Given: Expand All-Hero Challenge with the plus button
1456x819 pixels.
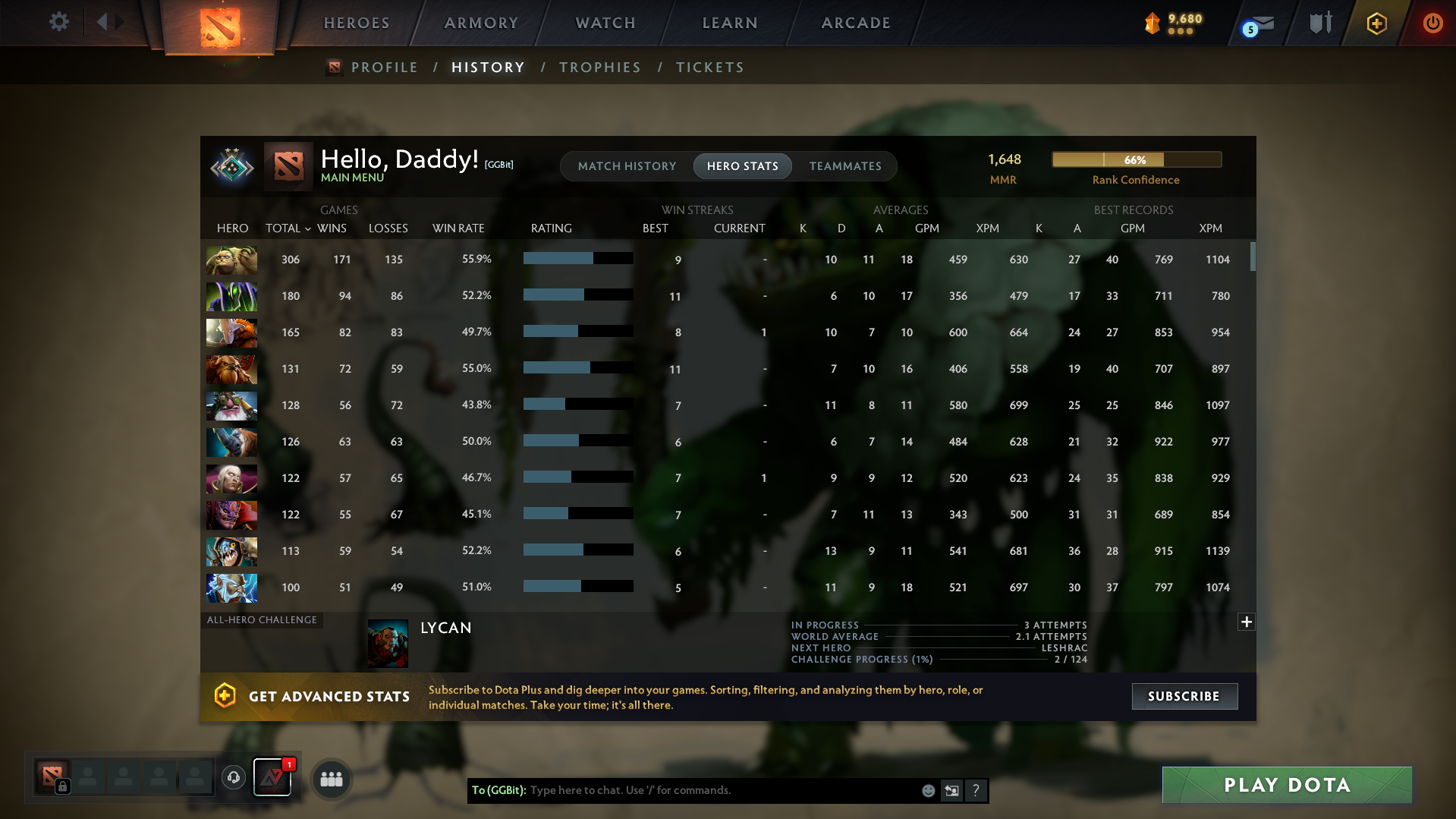Looking at the screenshot, I should pyautogui.click(x=1245, y=622).
